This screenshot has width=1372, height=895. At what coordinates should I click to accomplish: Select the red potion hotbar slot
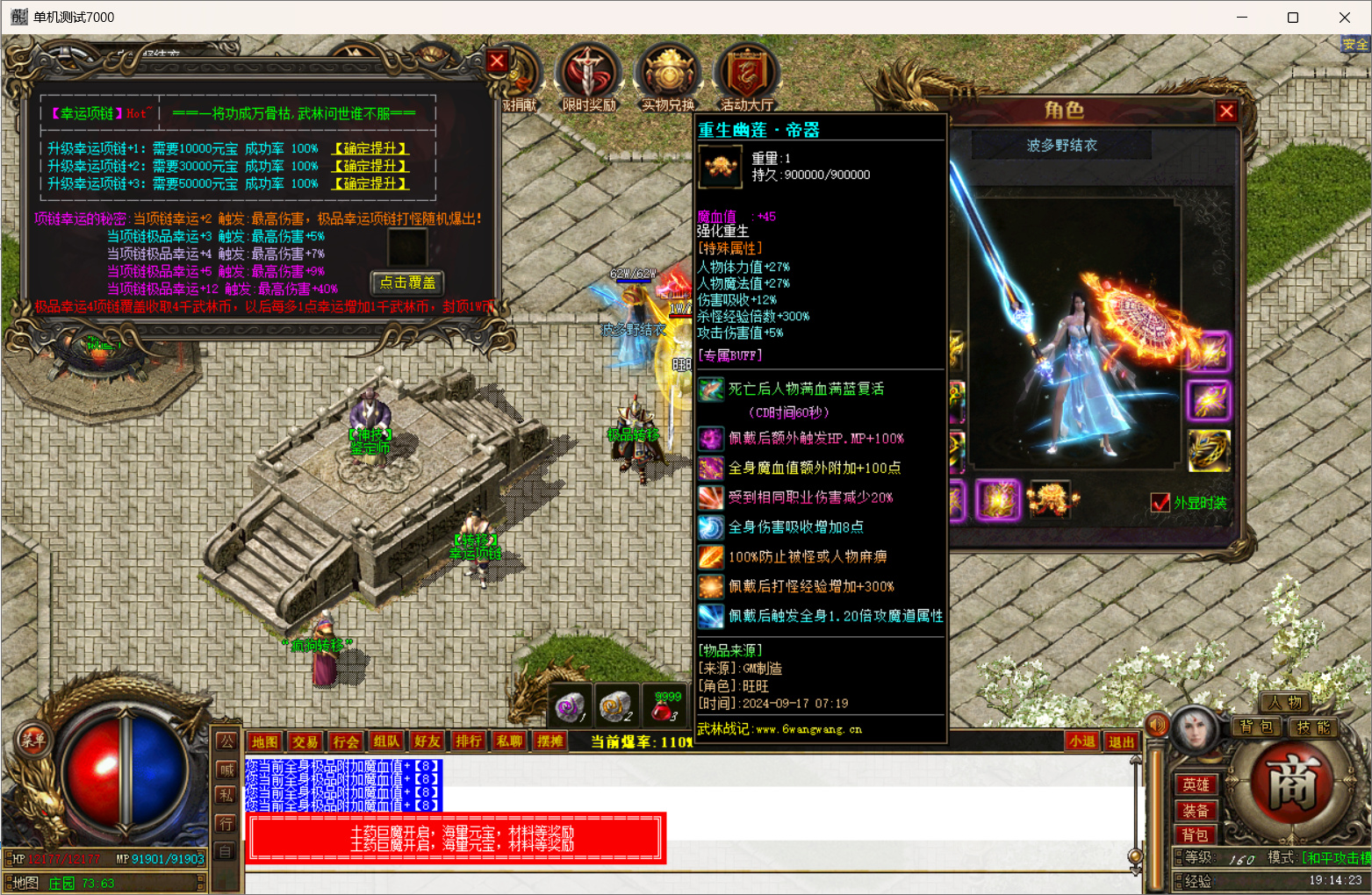(664, 706)
